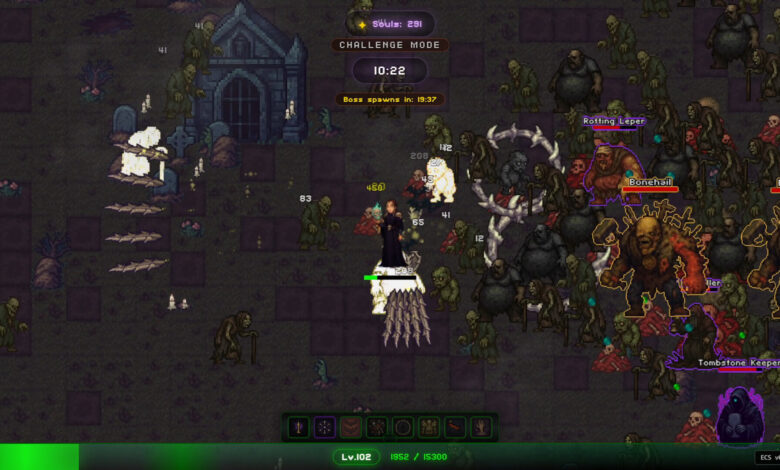Choose the red slash ability slot
Screen dimensions: 780x470
tap(454, 427)
